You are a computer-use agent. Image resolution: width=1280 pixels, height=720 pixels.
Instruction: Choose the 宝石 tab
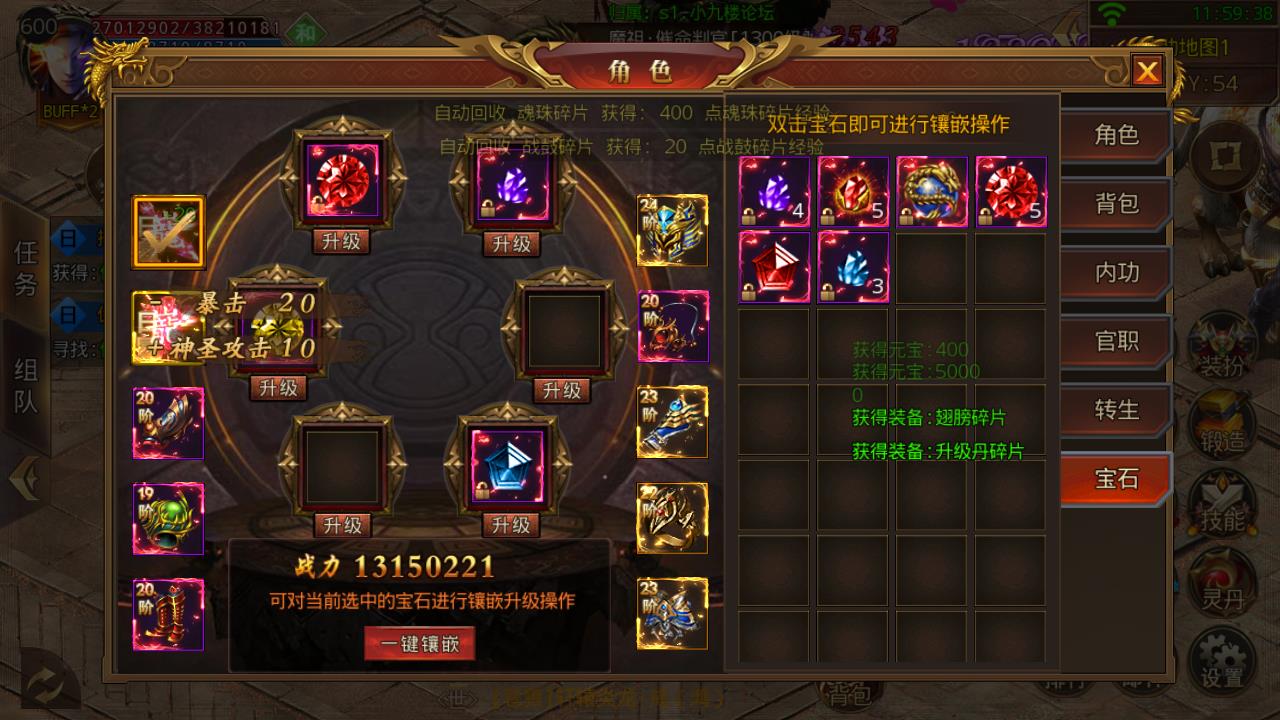1116,479
